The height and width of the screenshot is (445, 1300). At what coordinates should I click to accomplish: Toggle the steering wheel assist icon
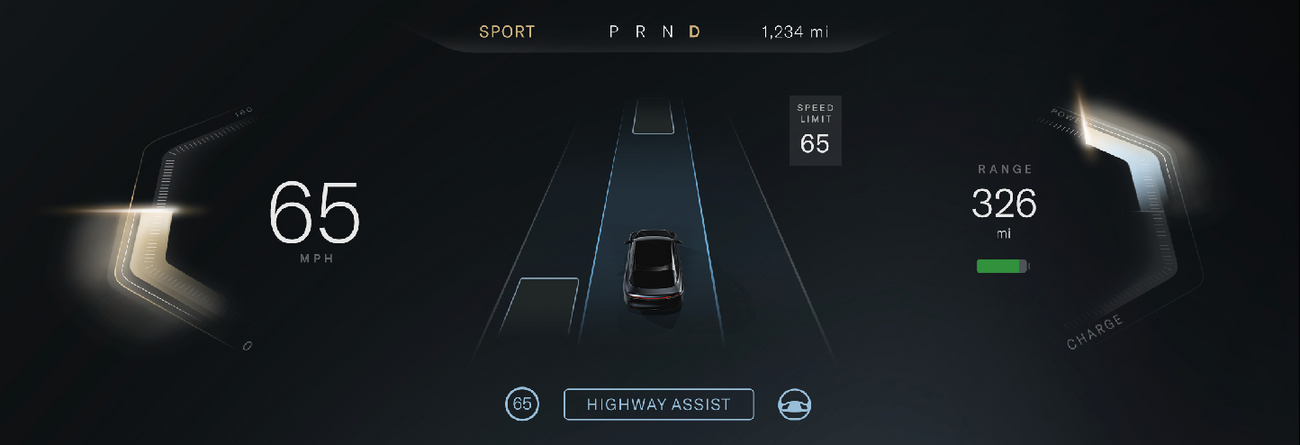[x=795, y=404]
